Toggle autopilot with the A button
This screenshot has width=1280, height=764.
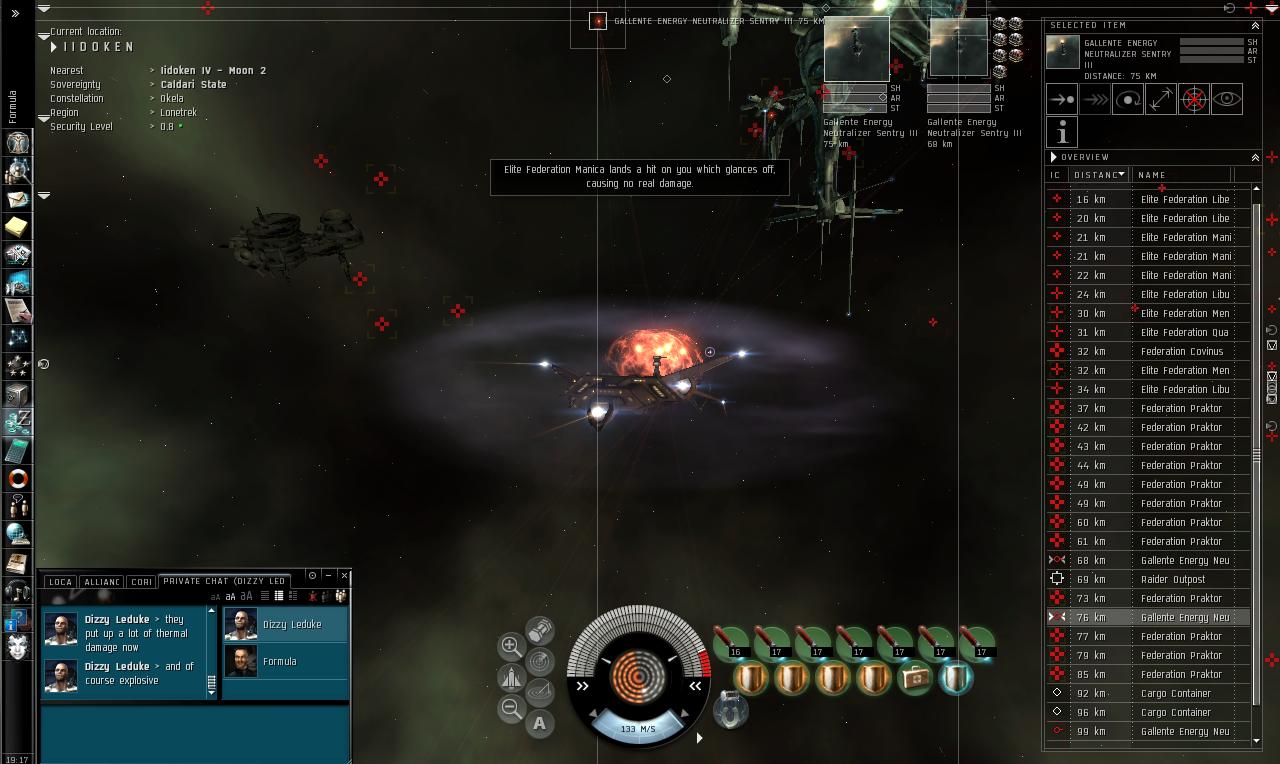(x=540, y=723)
